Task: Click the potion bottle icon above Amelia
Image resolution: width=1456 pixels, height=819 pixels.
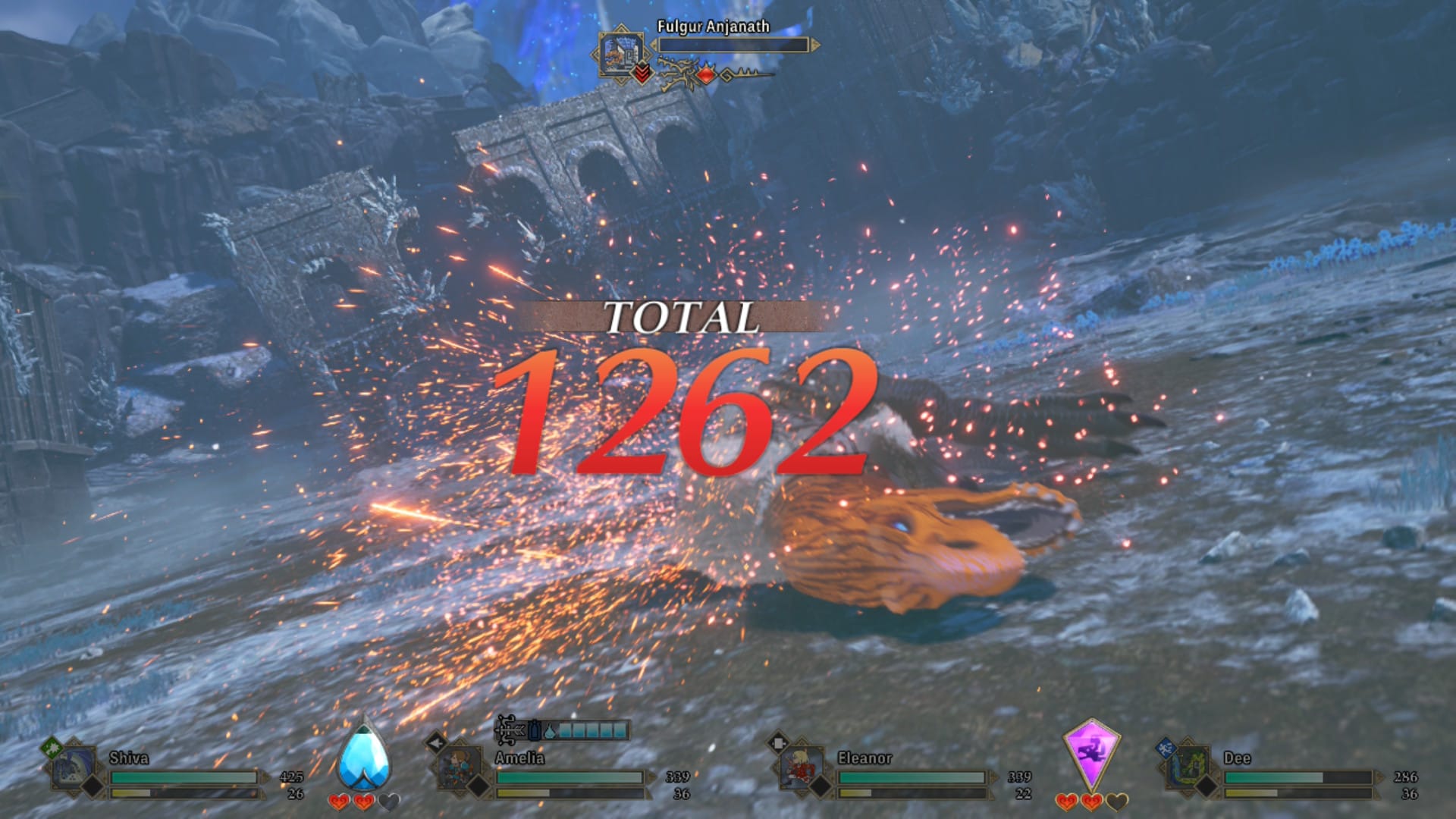Action: point(535,730)
